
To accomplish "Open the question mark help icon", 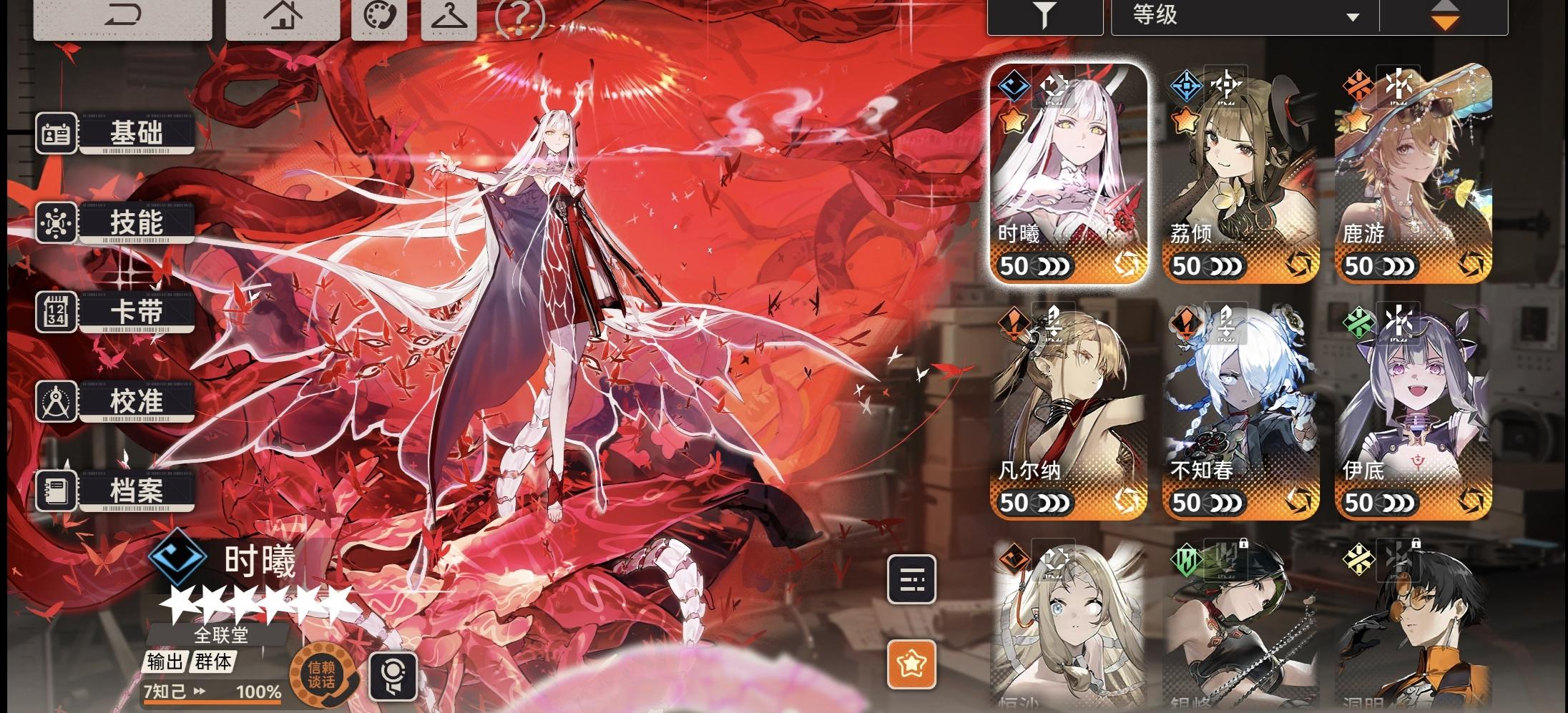I will (520, 16).
